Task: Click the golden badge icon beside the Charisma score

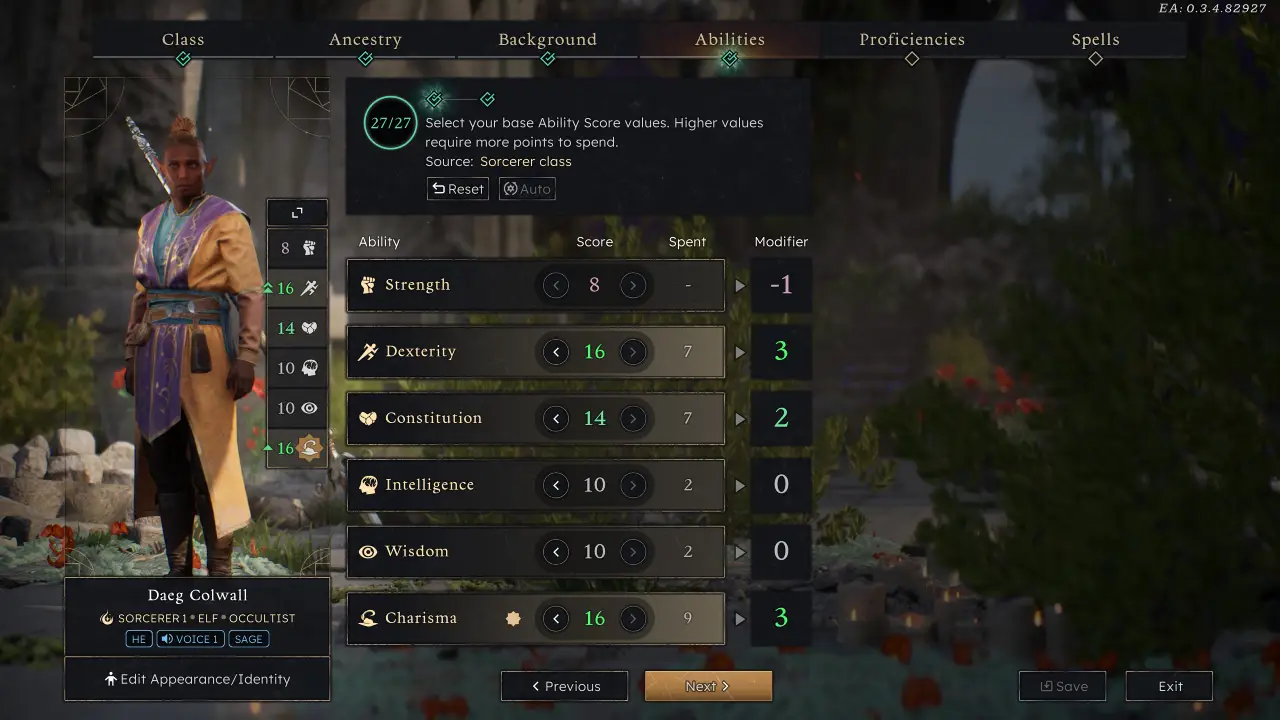Action: [x=513, y=618]
